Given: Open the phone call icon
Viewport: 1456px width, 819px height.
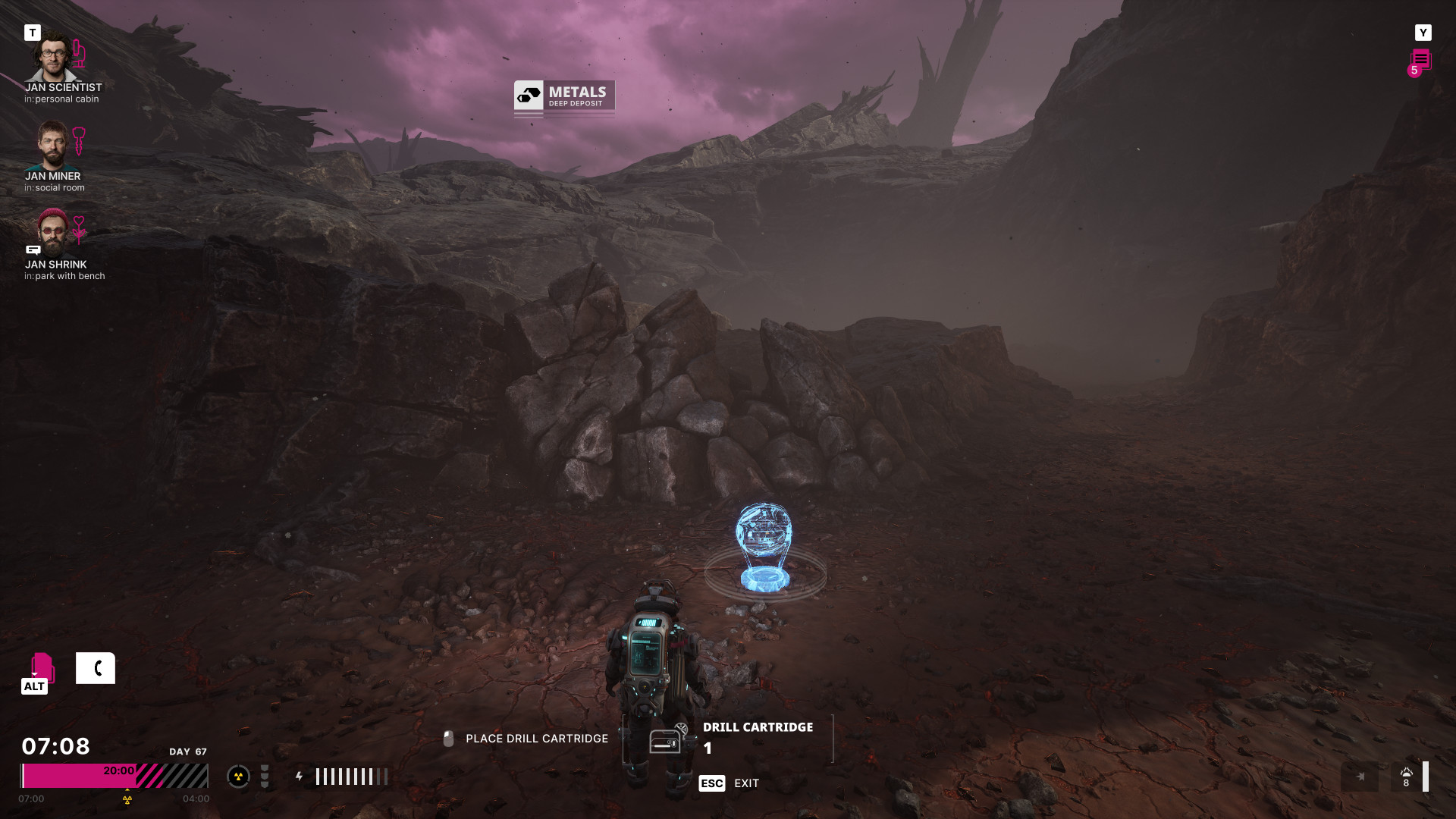Looking at the screenshot, I should click(x=96, y=668).
